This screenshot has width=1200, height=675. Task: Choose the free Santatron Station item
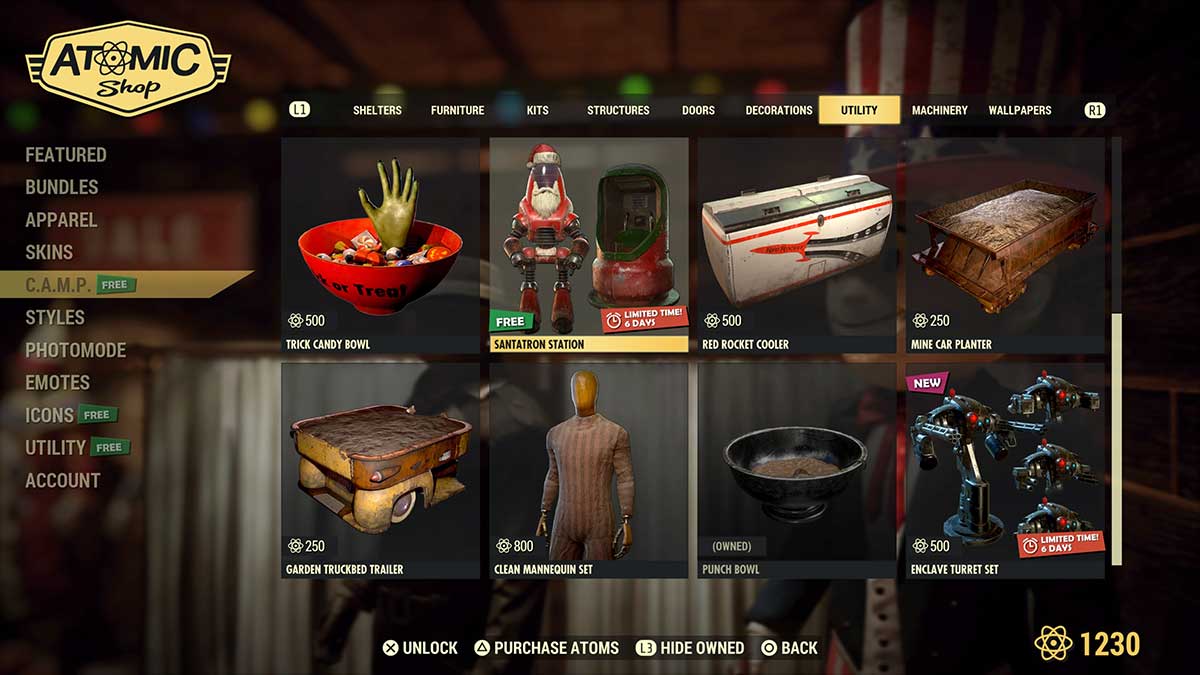[589, 245]
